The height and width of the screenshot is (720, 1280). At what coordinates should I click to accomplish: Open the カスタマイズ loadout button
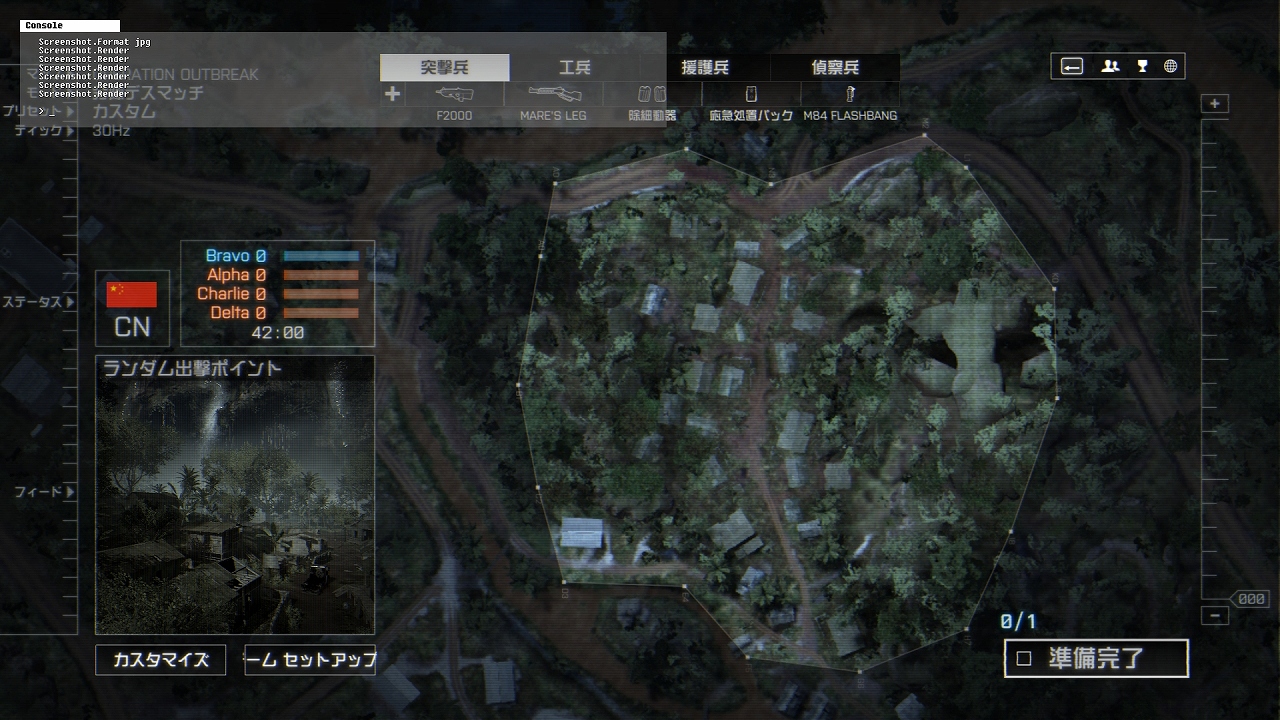[160, 660]
